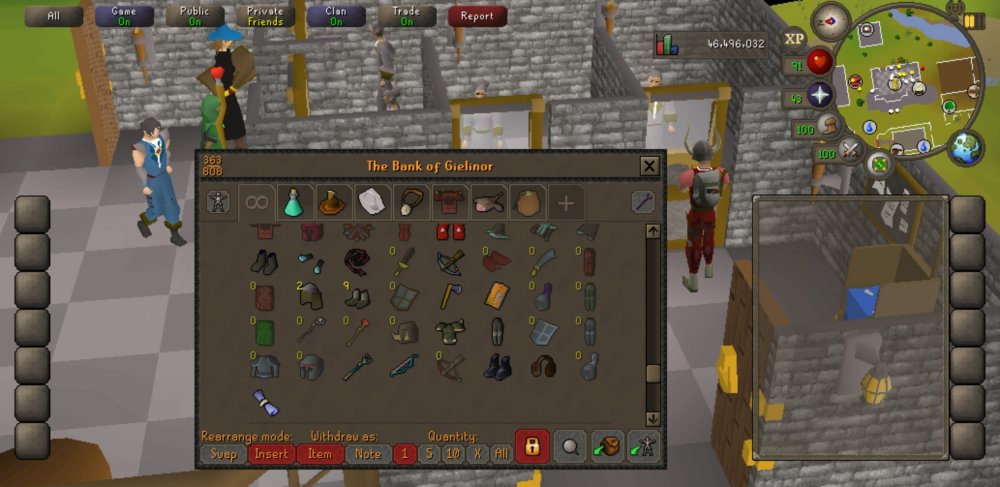Switch to the infinity all-items tab
Screen dimensions: 1000x487
coord(256,203)
